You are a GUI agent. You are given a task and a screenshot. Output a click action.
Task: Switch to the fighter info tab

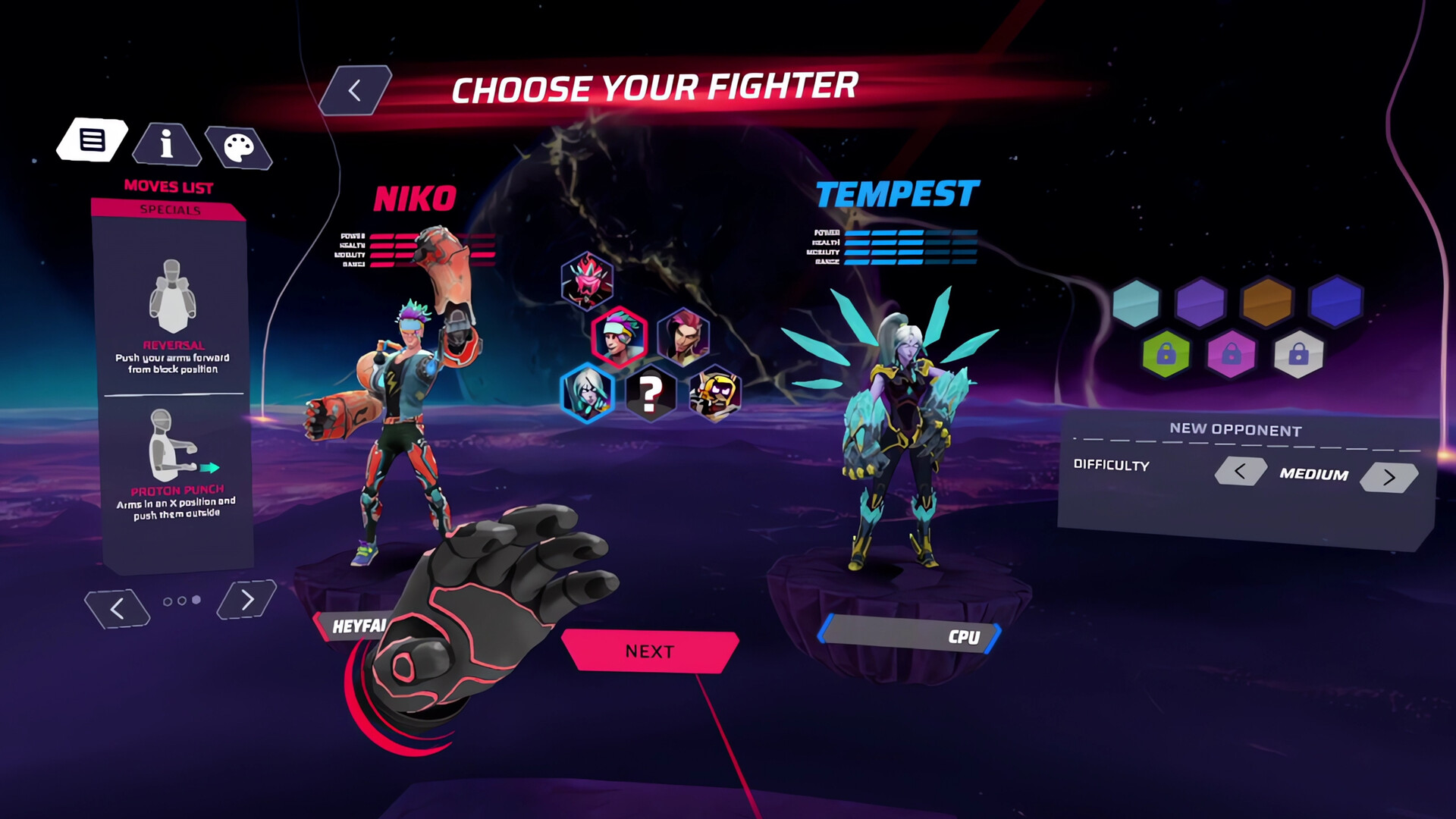pyautogui.click(x=167, y=144)
